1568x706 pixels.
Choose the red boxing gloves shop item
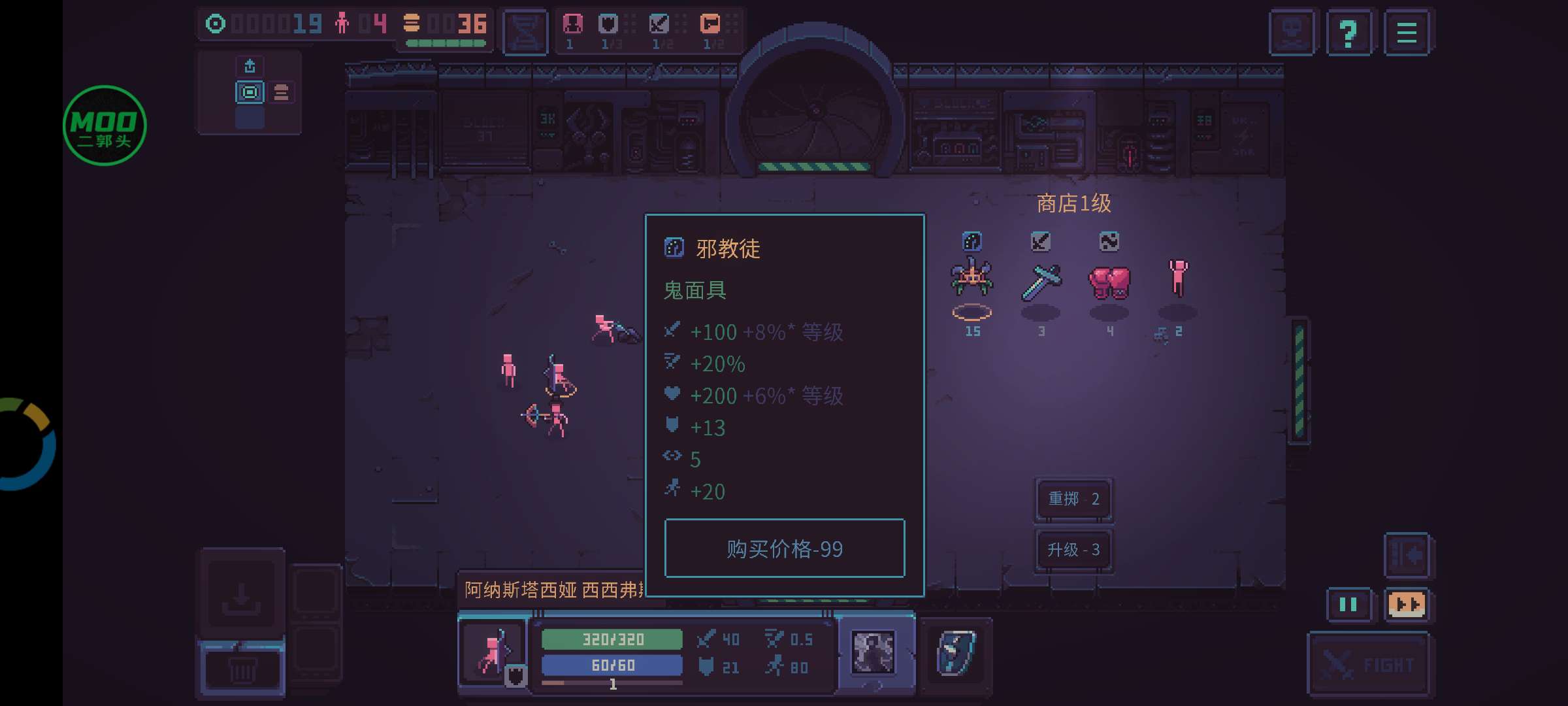[1109, 281]
